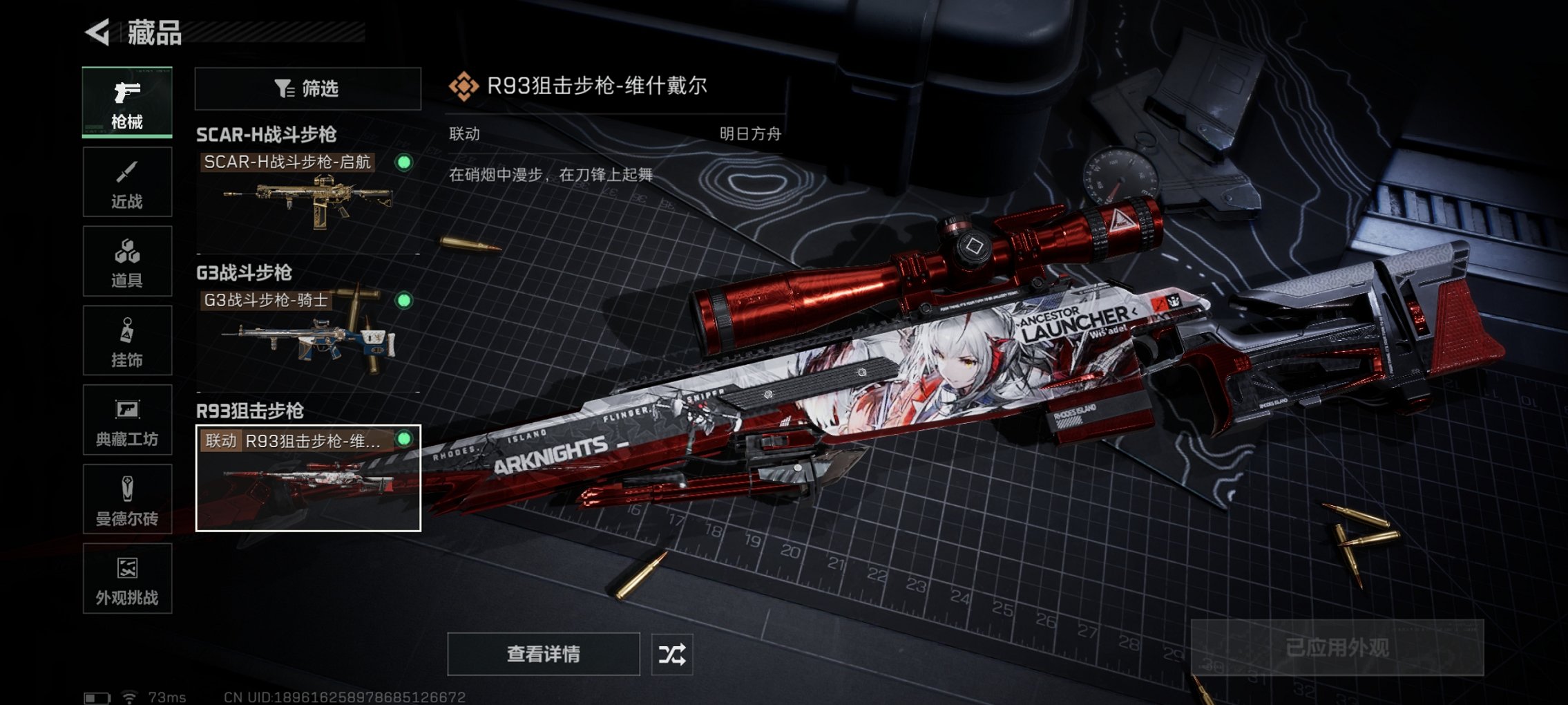Click the orange diamond icon before R93狙击步枪-维什戴尔
Screen dimensions: 1568x705
466,86
